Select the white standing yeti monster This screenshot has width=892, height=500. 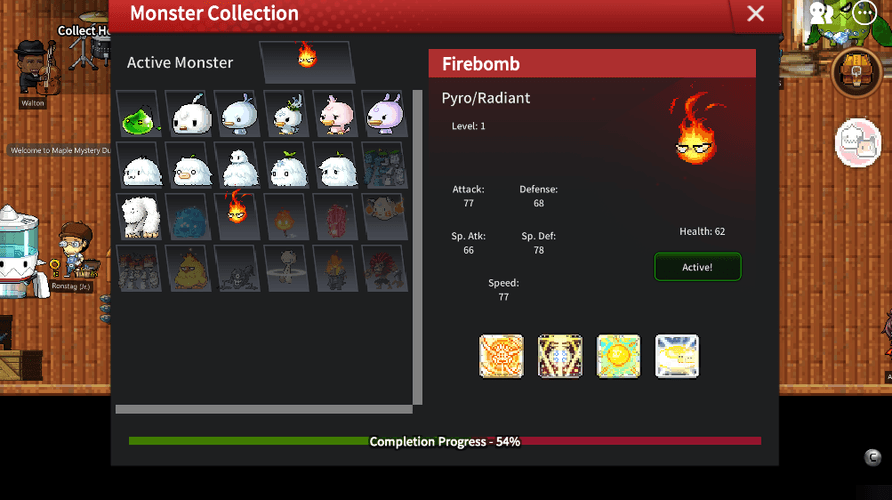pos(138,215)
